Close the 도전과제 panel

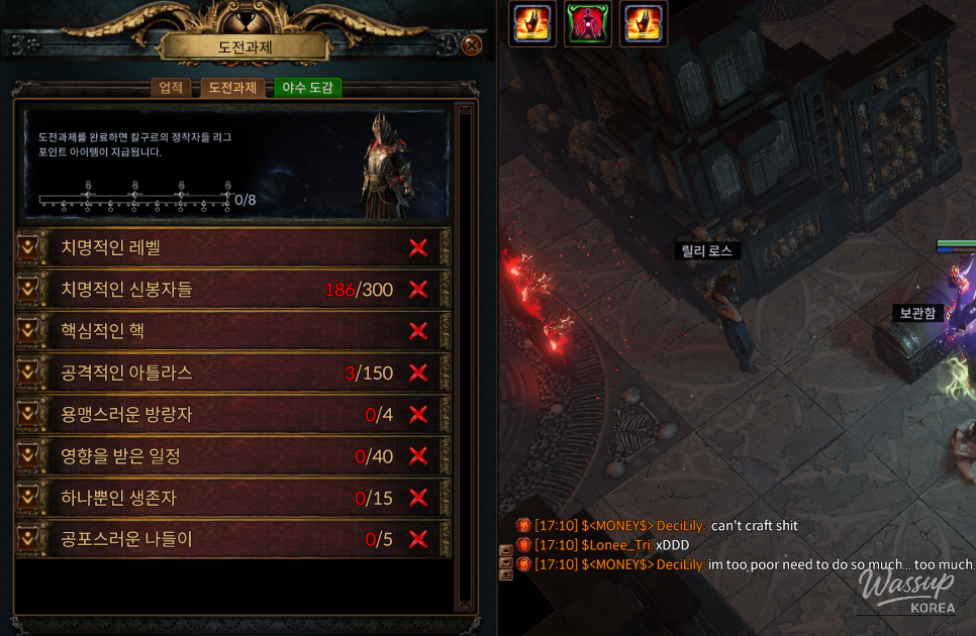coord(472,45)
